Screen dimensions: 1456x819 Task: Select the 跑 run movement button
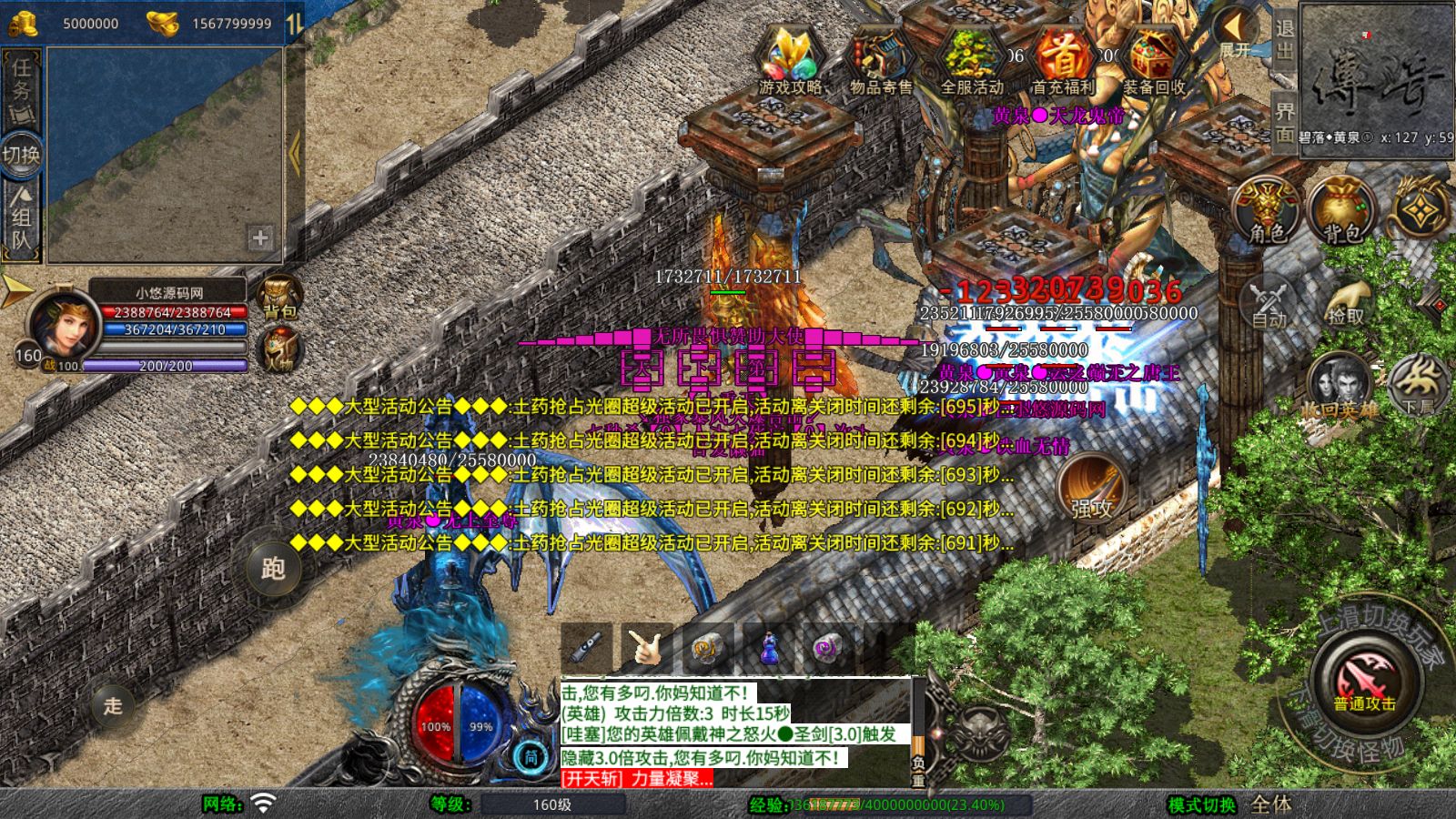click(x=273, y=569)
